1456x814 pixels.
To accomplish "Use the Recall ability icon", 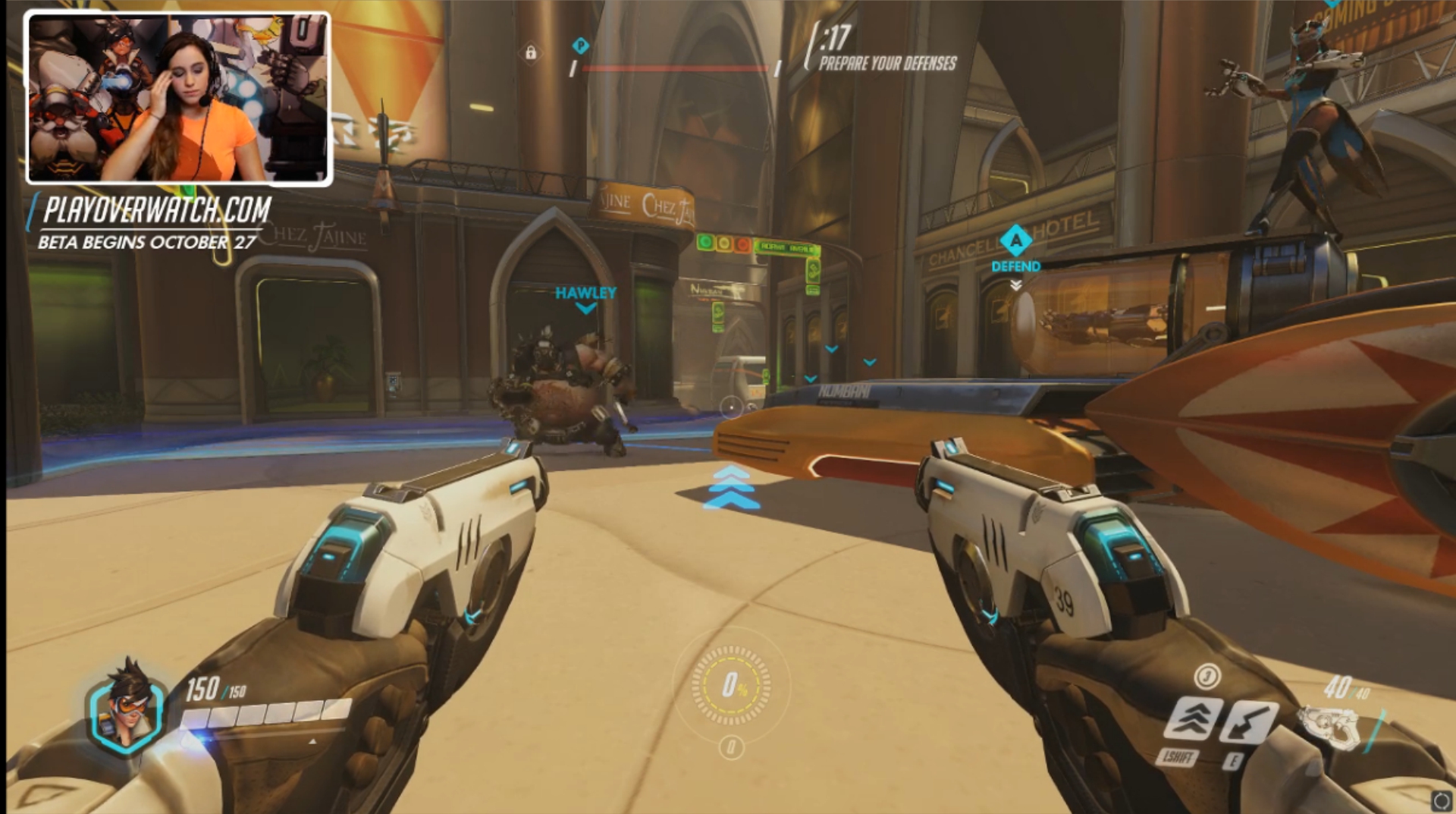I will click(1248, 721).
